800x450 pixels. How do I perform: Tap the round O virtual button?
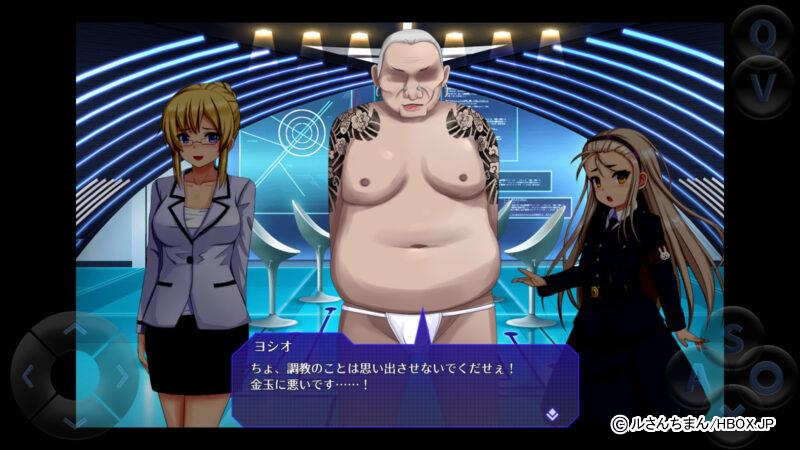pos(766,378)
